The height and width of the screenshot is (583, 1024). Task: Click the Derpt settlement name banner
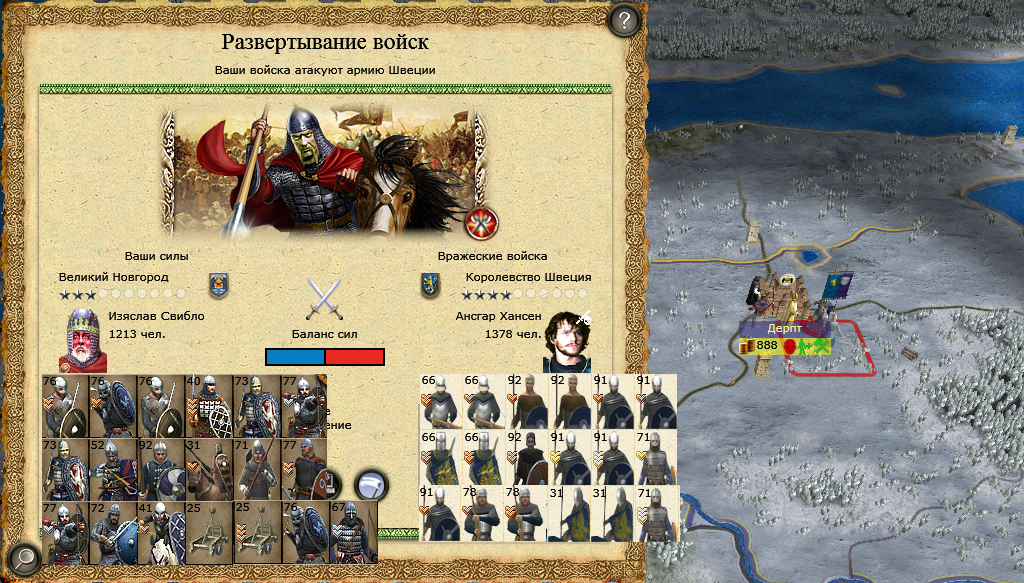785,328
